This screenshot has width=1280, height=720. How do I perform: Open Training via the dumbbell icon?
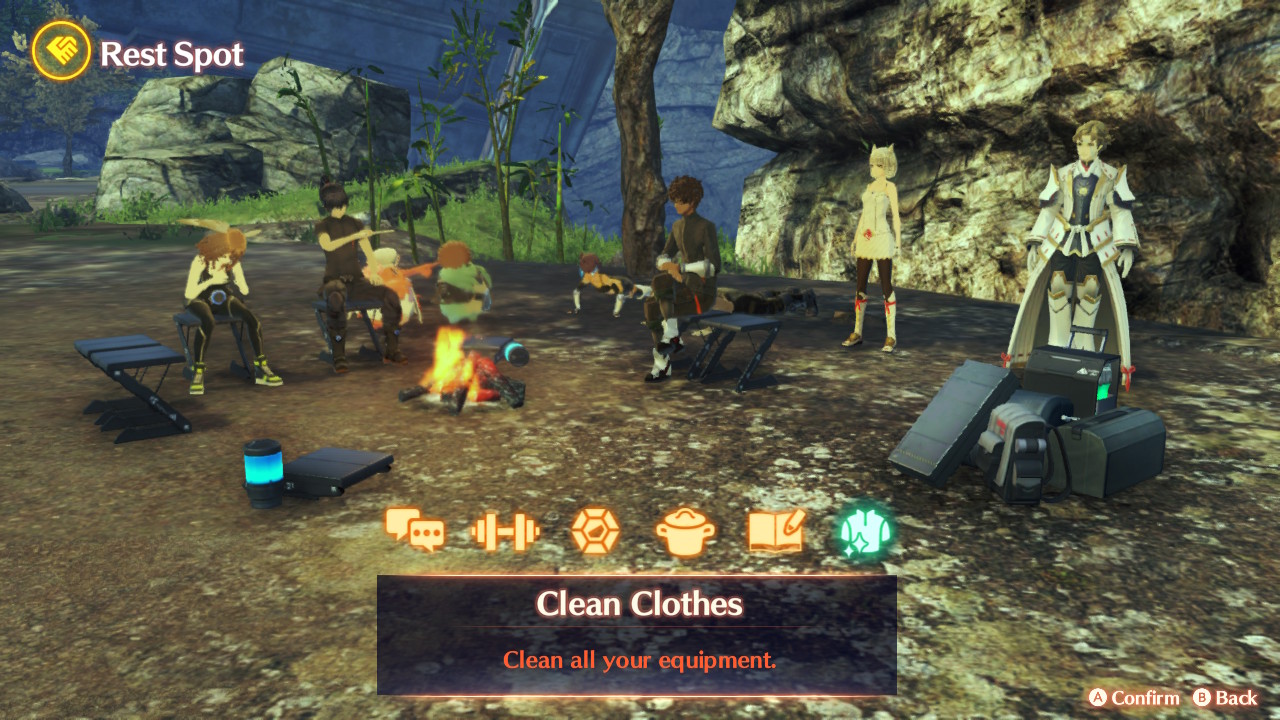click(505, 533)
